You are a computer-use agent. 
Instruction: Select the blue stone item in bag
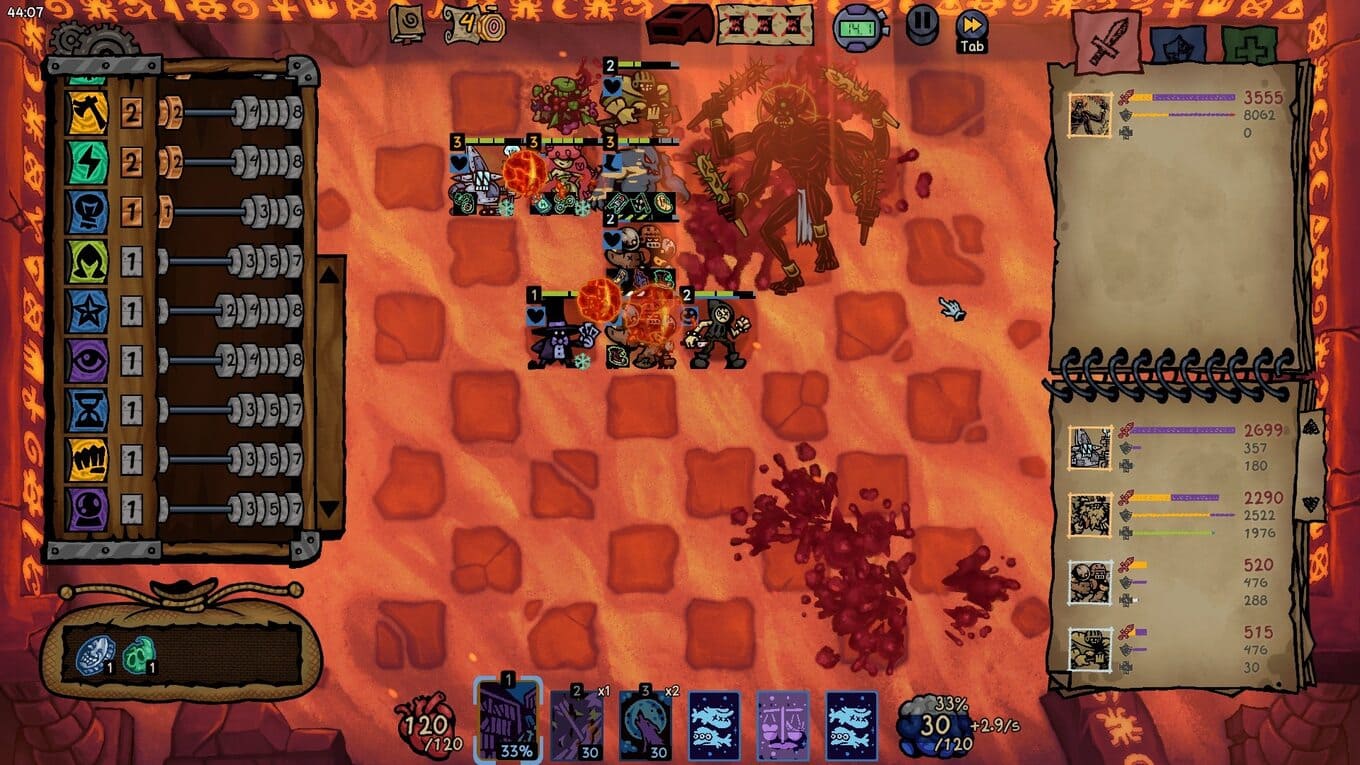coord(94,656)
